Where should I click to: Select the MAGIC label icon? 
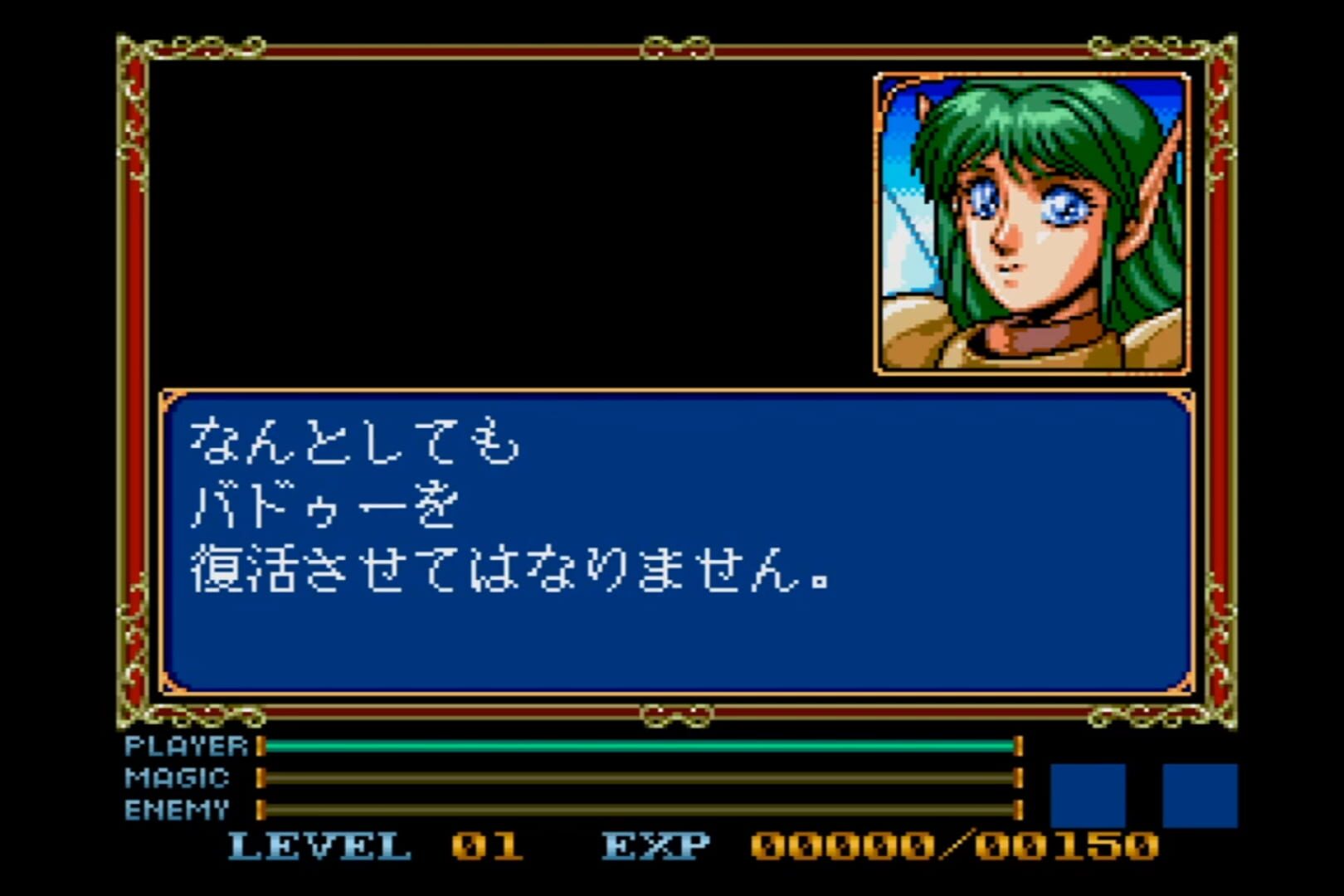(176, 778)
